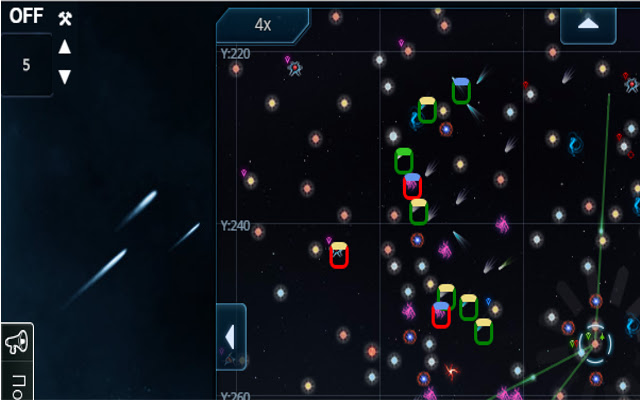
Task: Click the left-arrow tab on the map edge
Action: tap(230, 336)
